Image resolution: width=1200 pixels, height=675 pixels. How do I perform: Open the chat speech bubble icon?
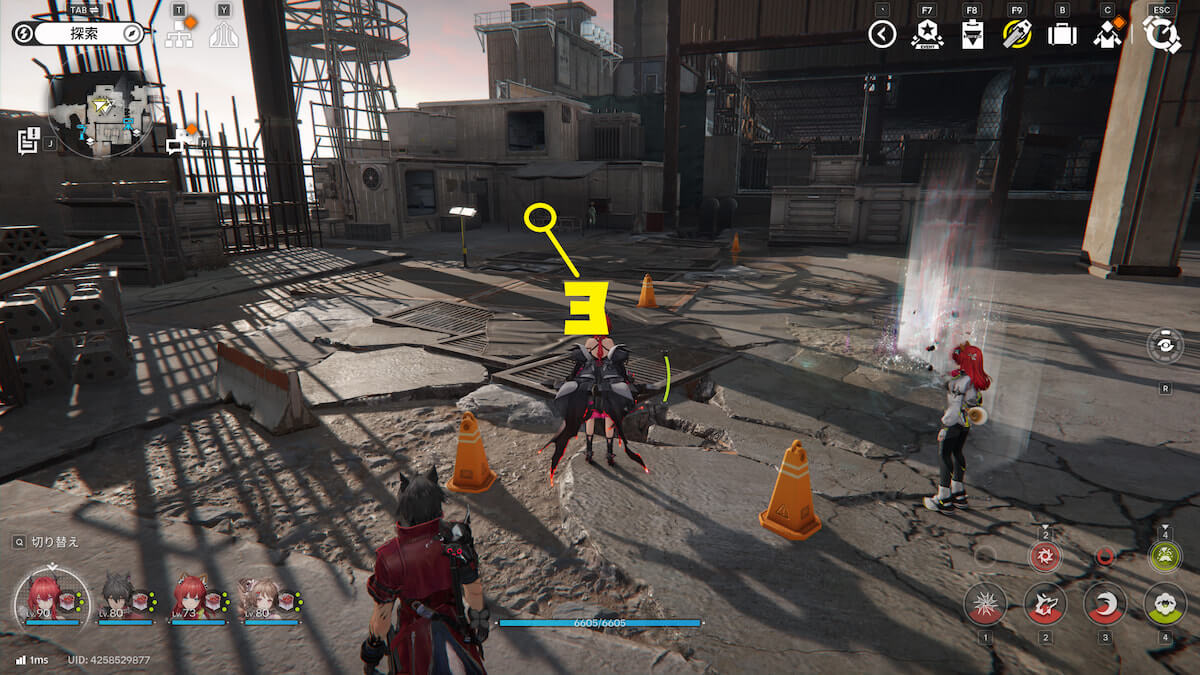(x=179, y=141)
